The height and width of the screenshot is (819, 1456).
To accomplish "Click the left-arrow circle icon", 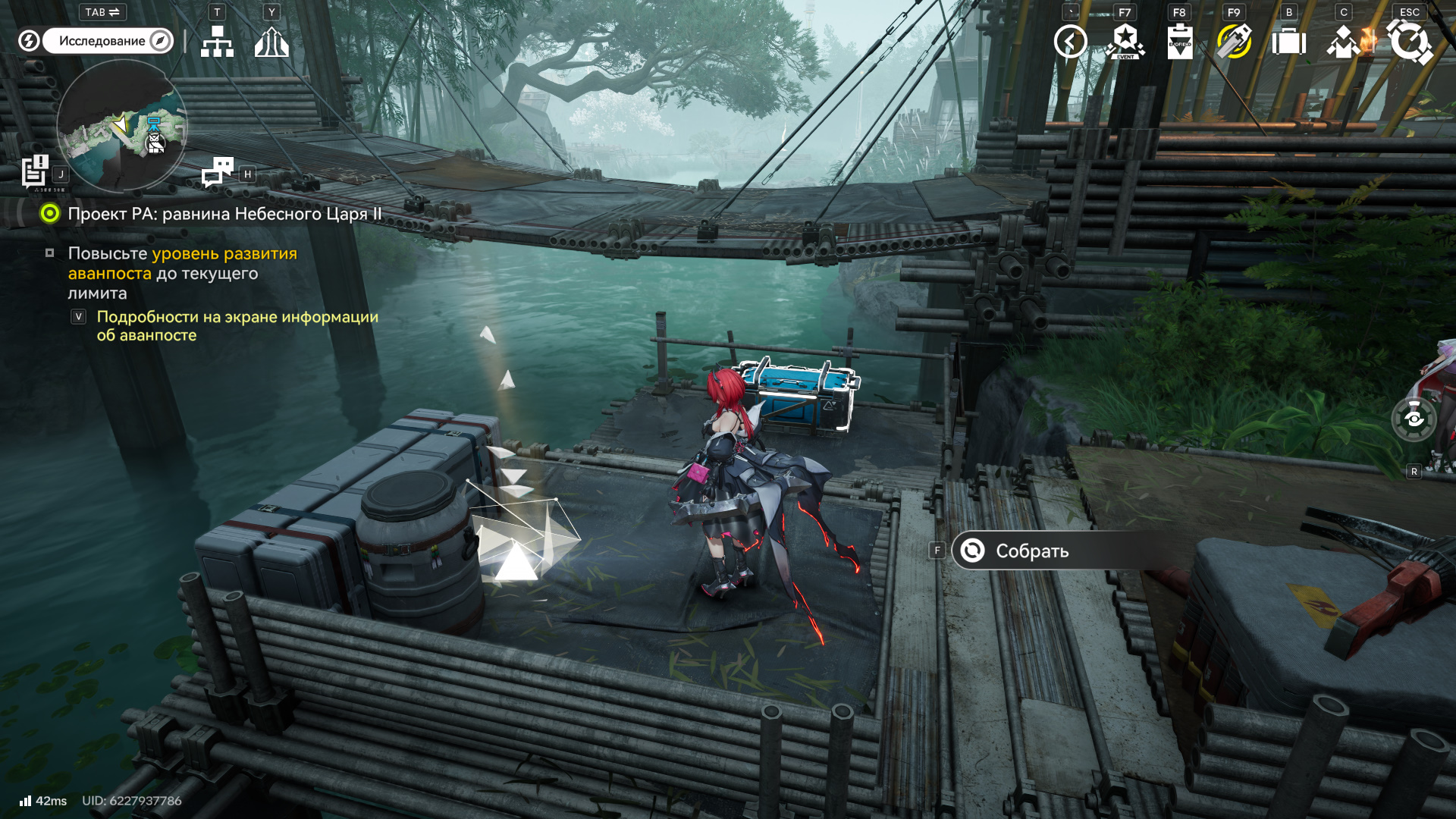I will [1070, 42].
